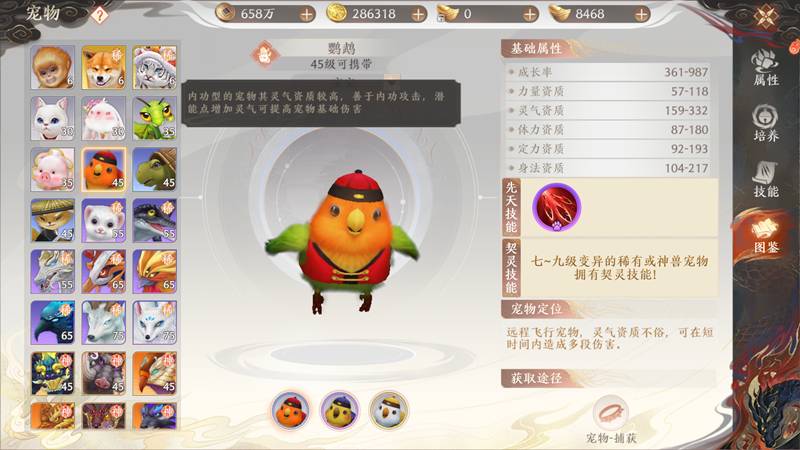
Task: Choose the pink pig pet portrait
Action: (52, 169)
